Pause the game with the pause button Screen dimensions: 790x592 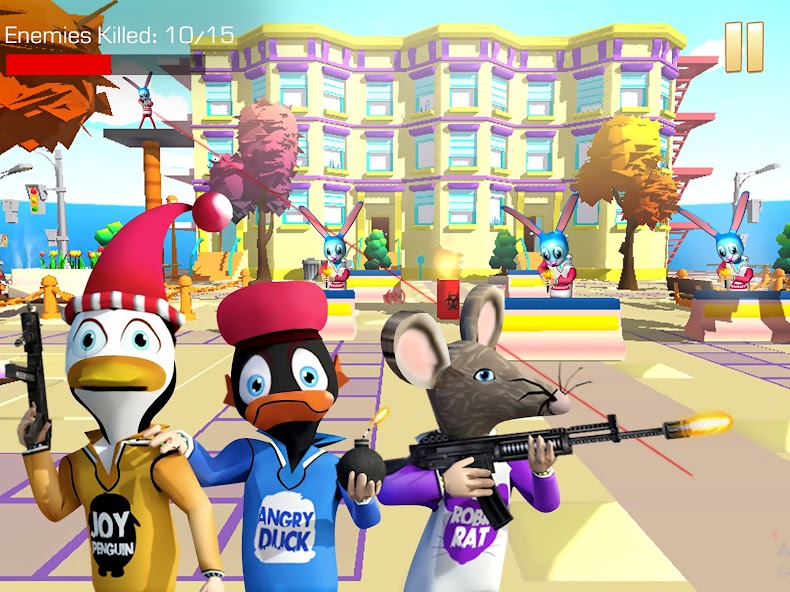coord(744,47)
